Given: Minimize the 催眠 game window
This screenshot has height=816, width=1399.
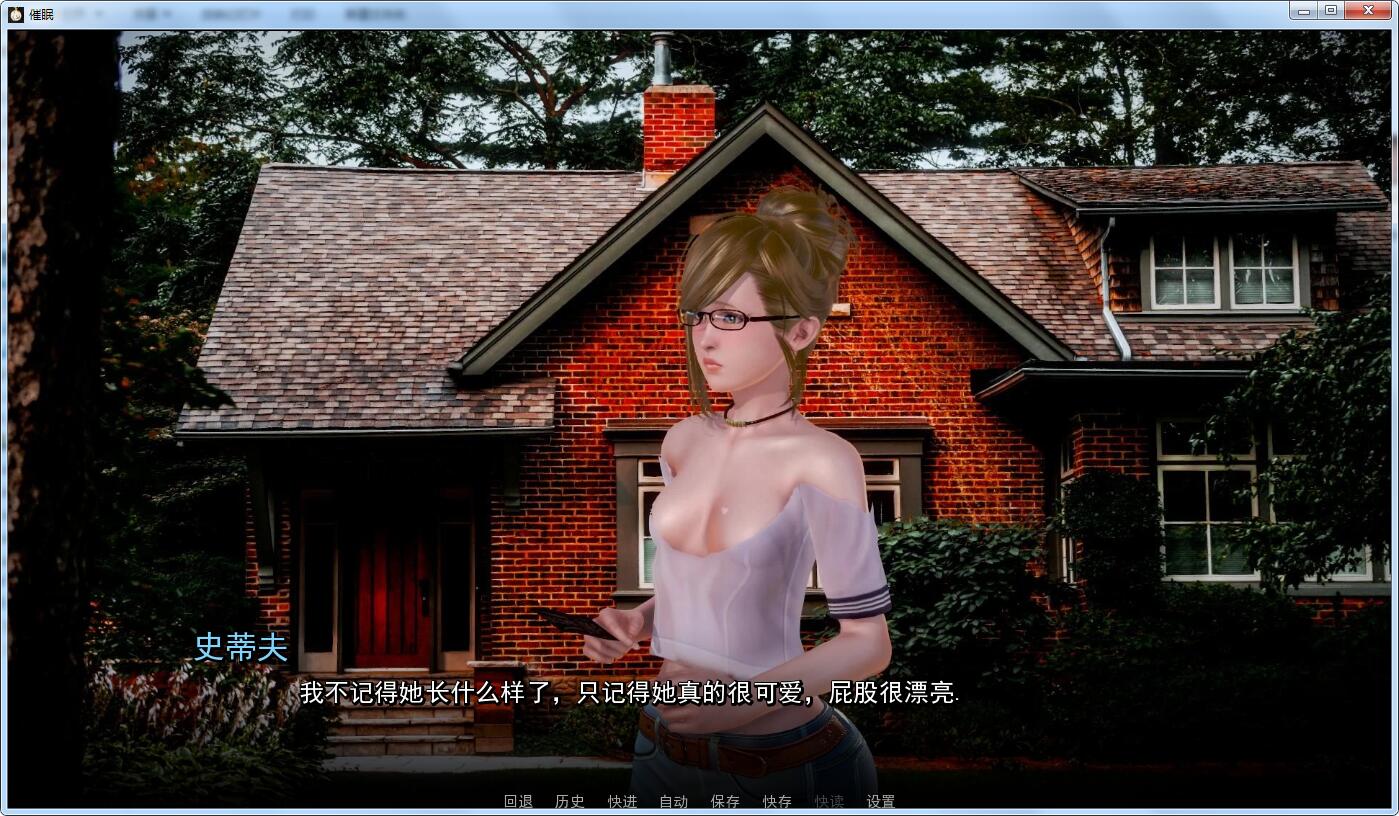Looking at the screenshot, I should pos(1302,10).
